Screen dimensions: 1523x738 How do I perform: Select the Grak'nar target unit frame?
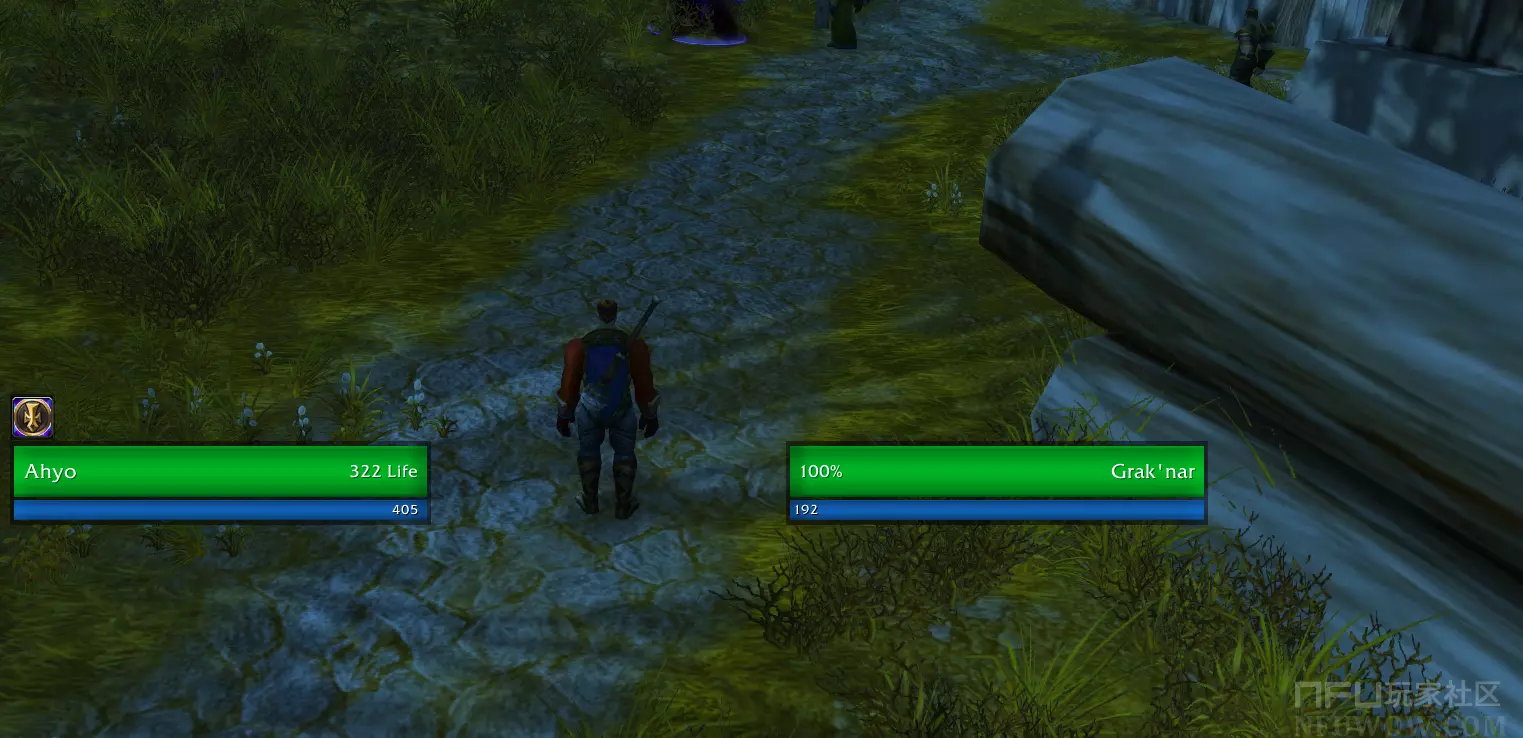[996, 472]
